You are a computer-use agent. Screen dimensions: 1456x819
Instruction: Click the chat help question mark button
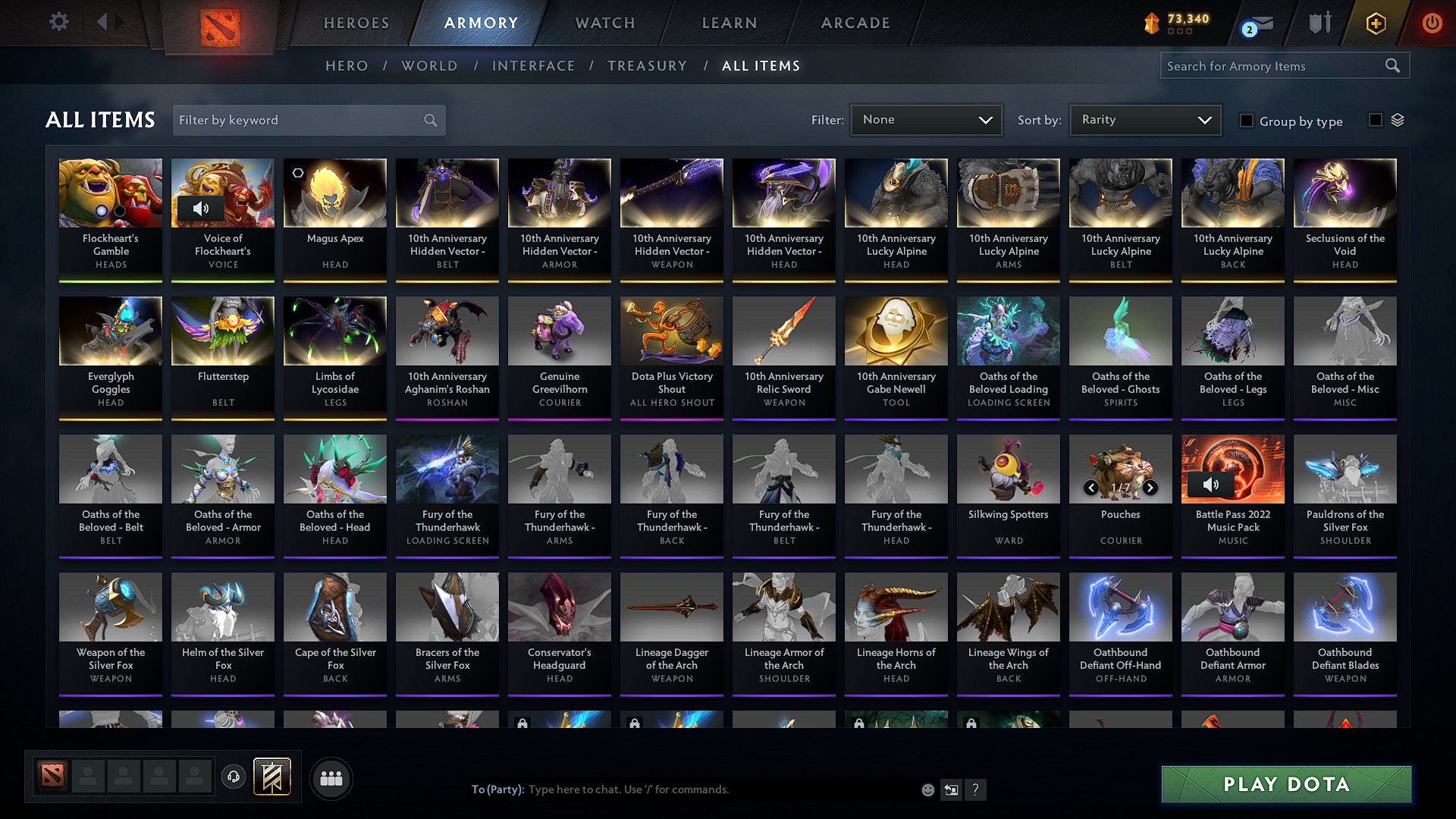pyautogui.click(x=975, y=789)
